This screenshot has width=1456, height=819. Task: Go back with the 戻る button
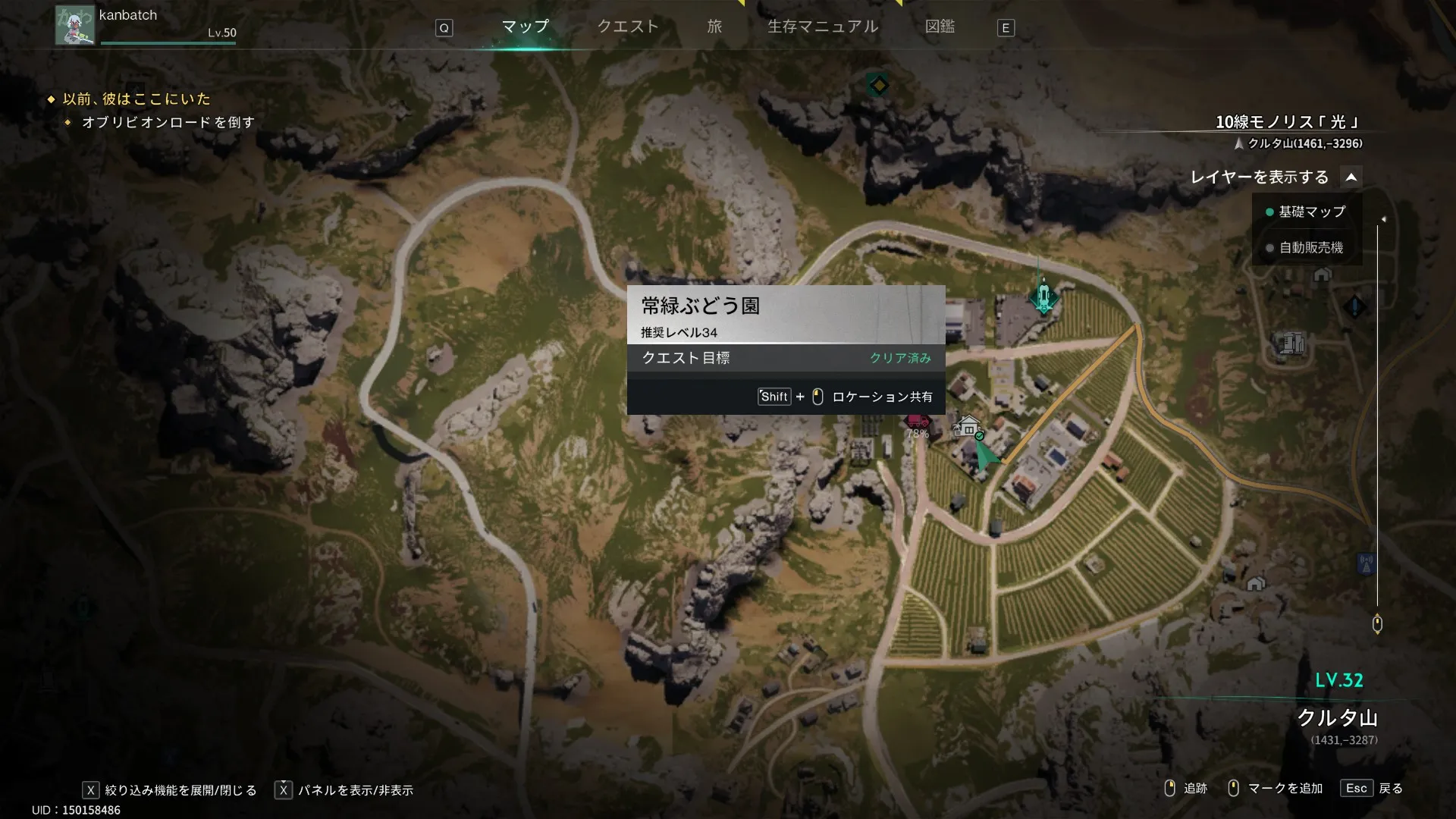1373,789
